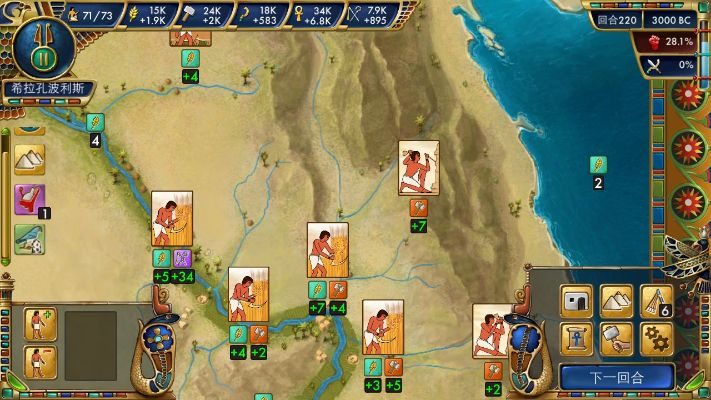Select the farmer tile showing +4 and +2
The height and width of the screenshot is (400, 711).
point(248,294)
